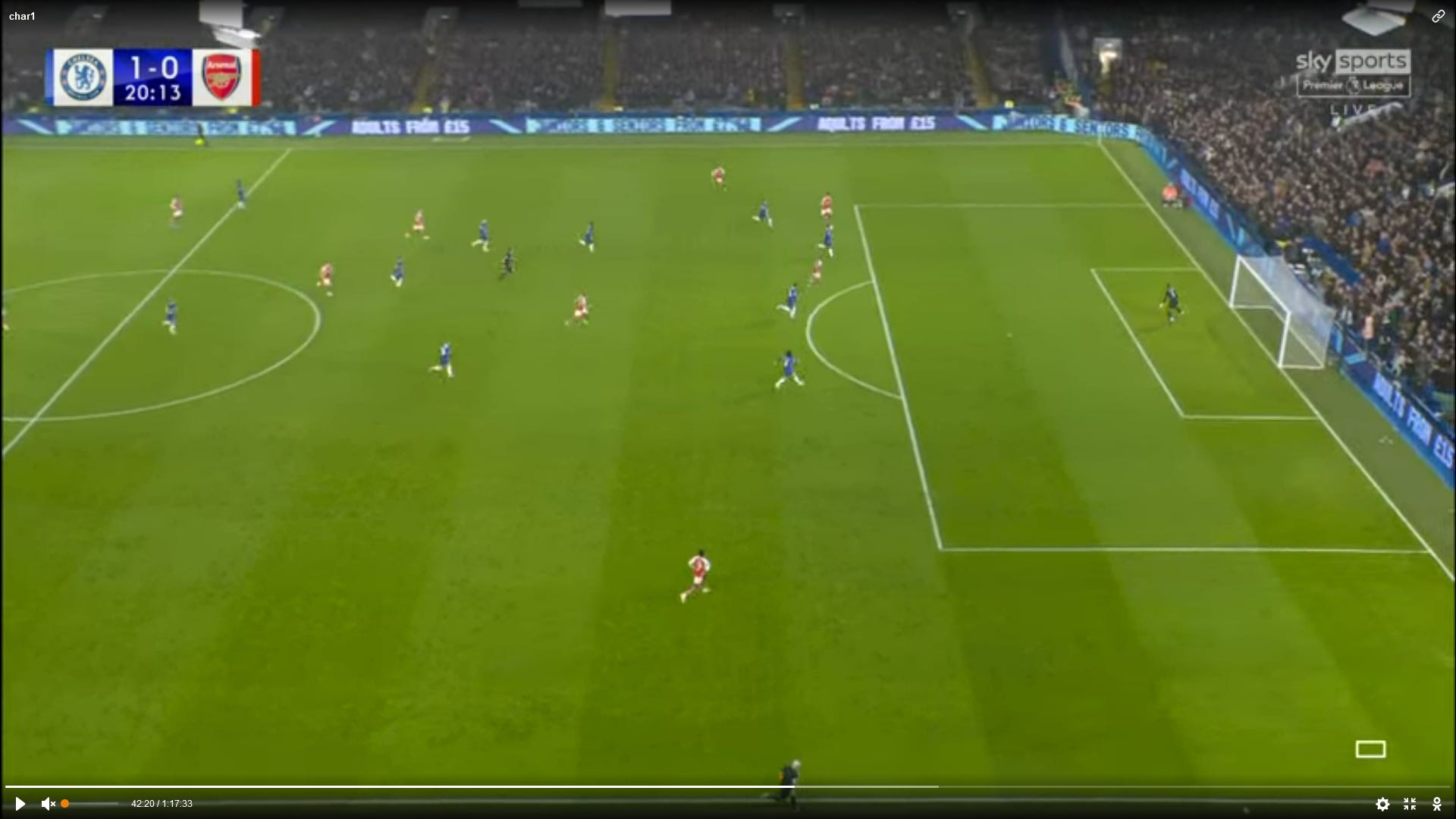The width and height of the screenshot is (1456, 819).
Task: Click the link share icon in the top-right corner
Action: coord(1439,16)
